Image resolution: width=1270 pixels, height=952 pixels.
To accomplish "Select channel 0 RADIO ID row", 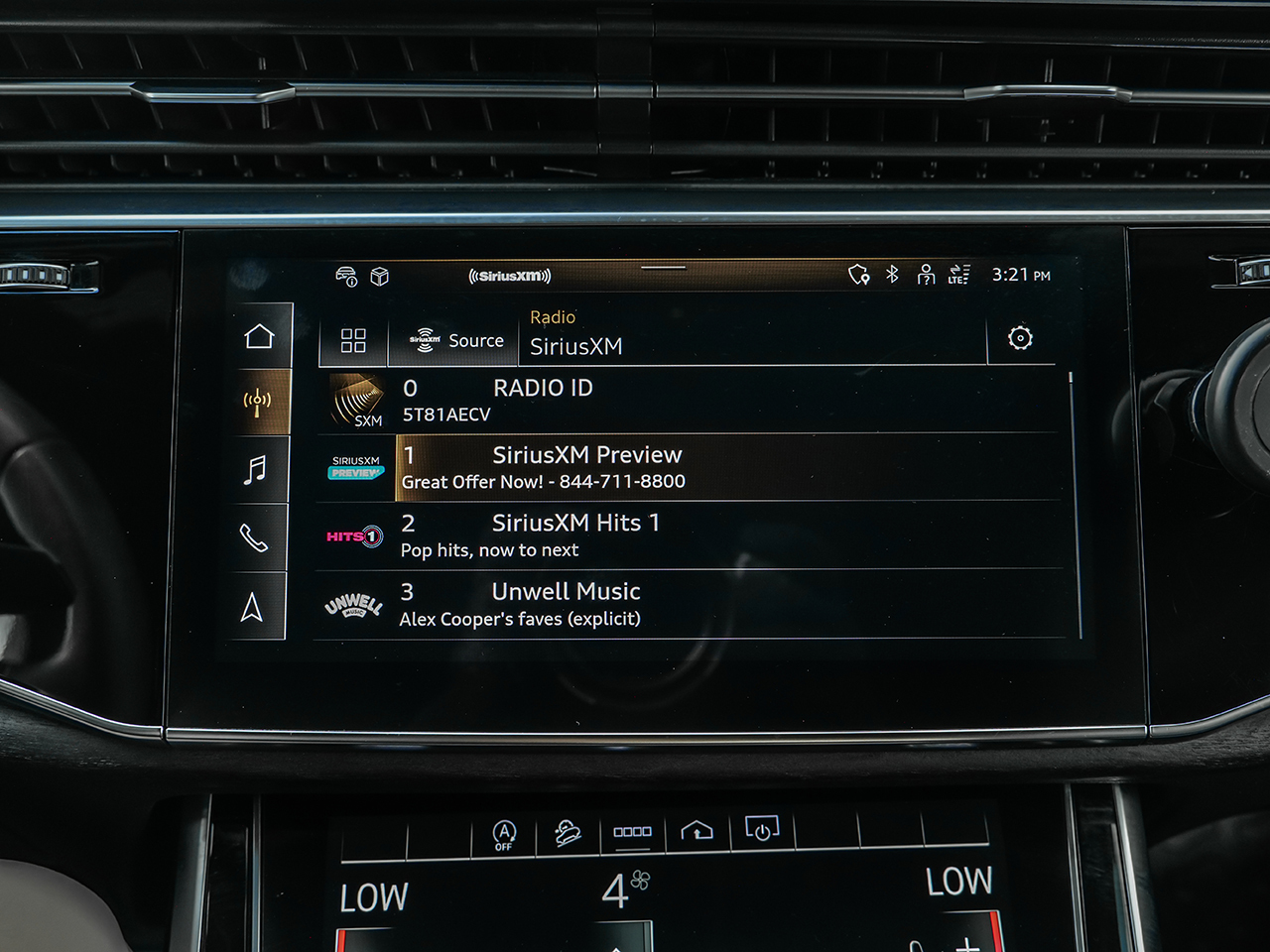I will 695,401.
